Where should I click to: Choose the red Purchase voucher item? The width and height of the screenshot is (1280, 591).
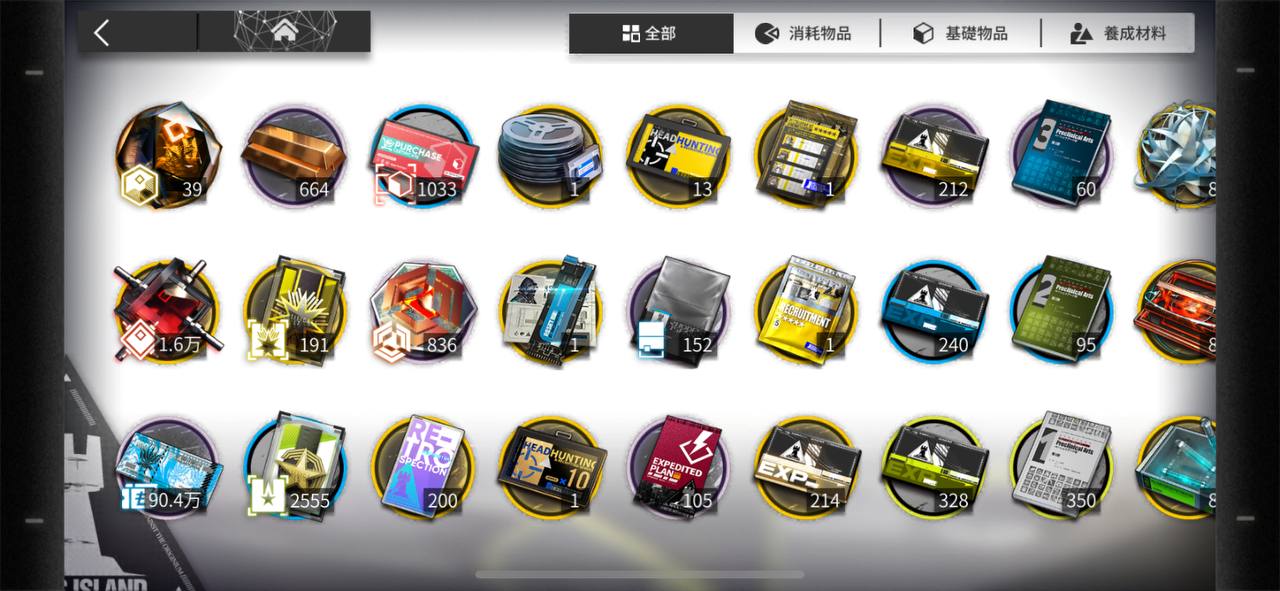[x=423, y=157]
